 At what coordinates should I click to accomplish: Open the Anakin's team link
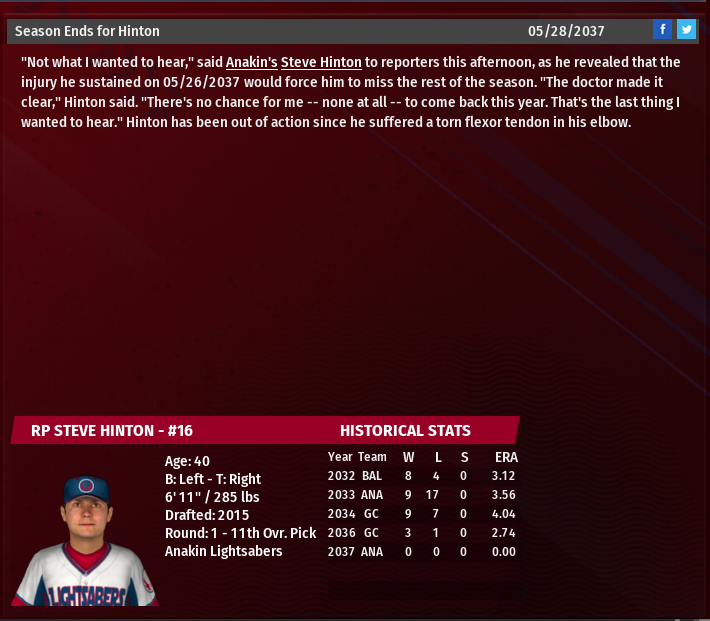pos(251,62)
